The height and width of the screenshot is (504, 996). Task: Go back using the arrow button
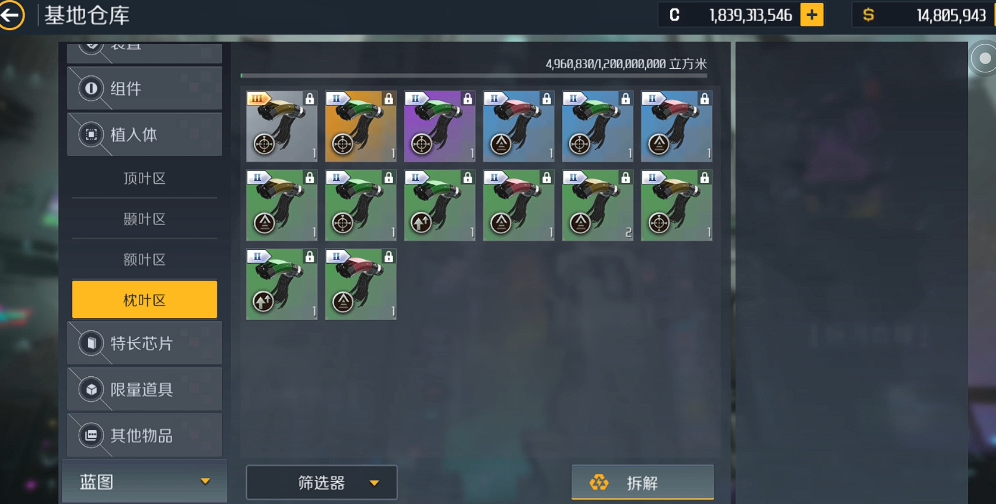tap(10, 15)
